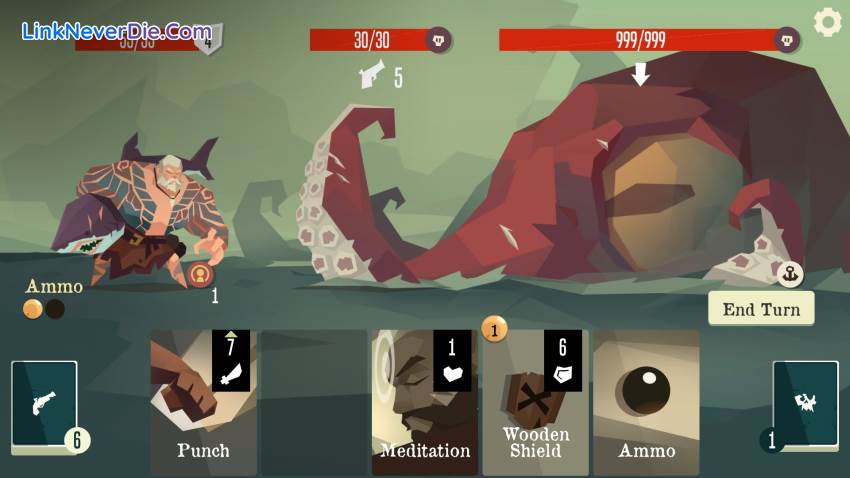Open the draw pile with pistol icon
The image size is (850, 478).
[45, 403]
